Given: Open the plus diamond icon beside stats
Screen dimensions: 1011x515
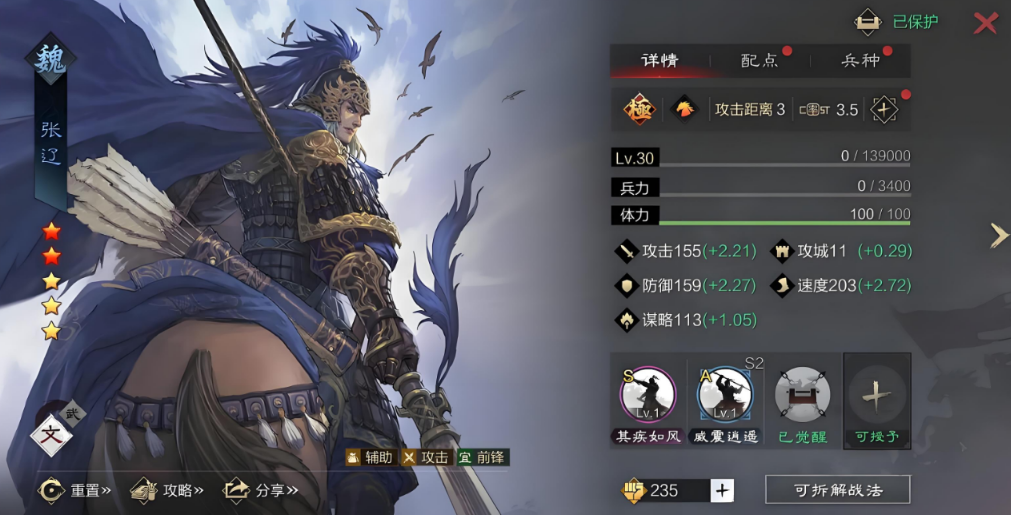Looking at the screenshot, I should pyautogui.click(x=884, y=109).
